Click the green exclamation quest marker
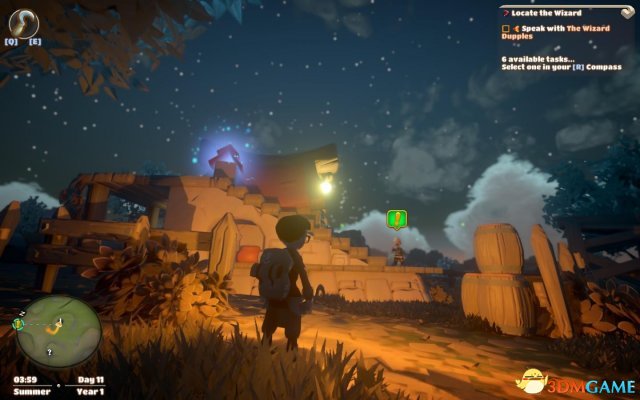The height and width of the screenshot is (400, 640). tap(398, 218)
